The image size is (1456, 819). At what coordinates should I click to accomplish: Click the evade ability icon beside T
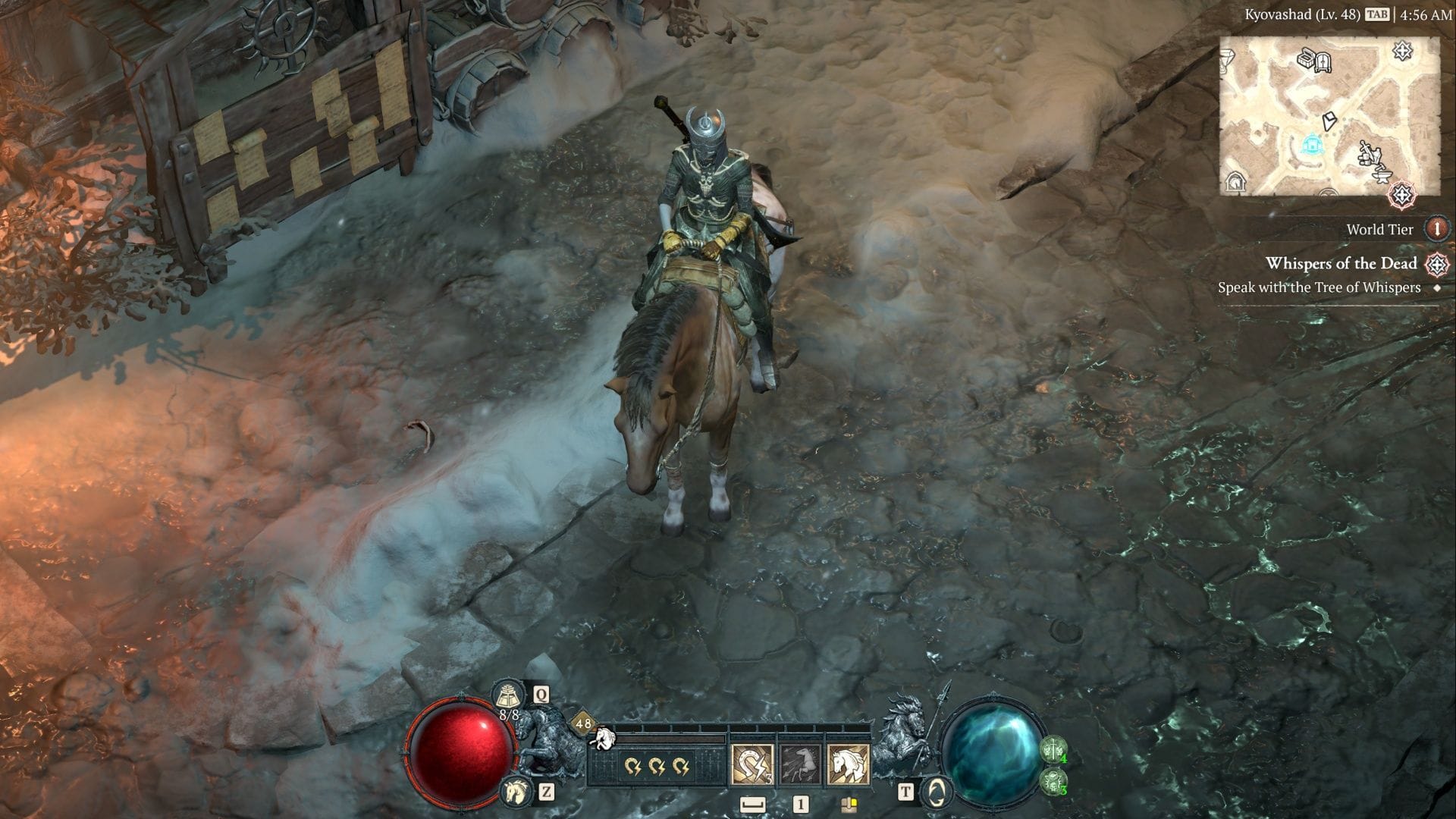pos(937,791)
